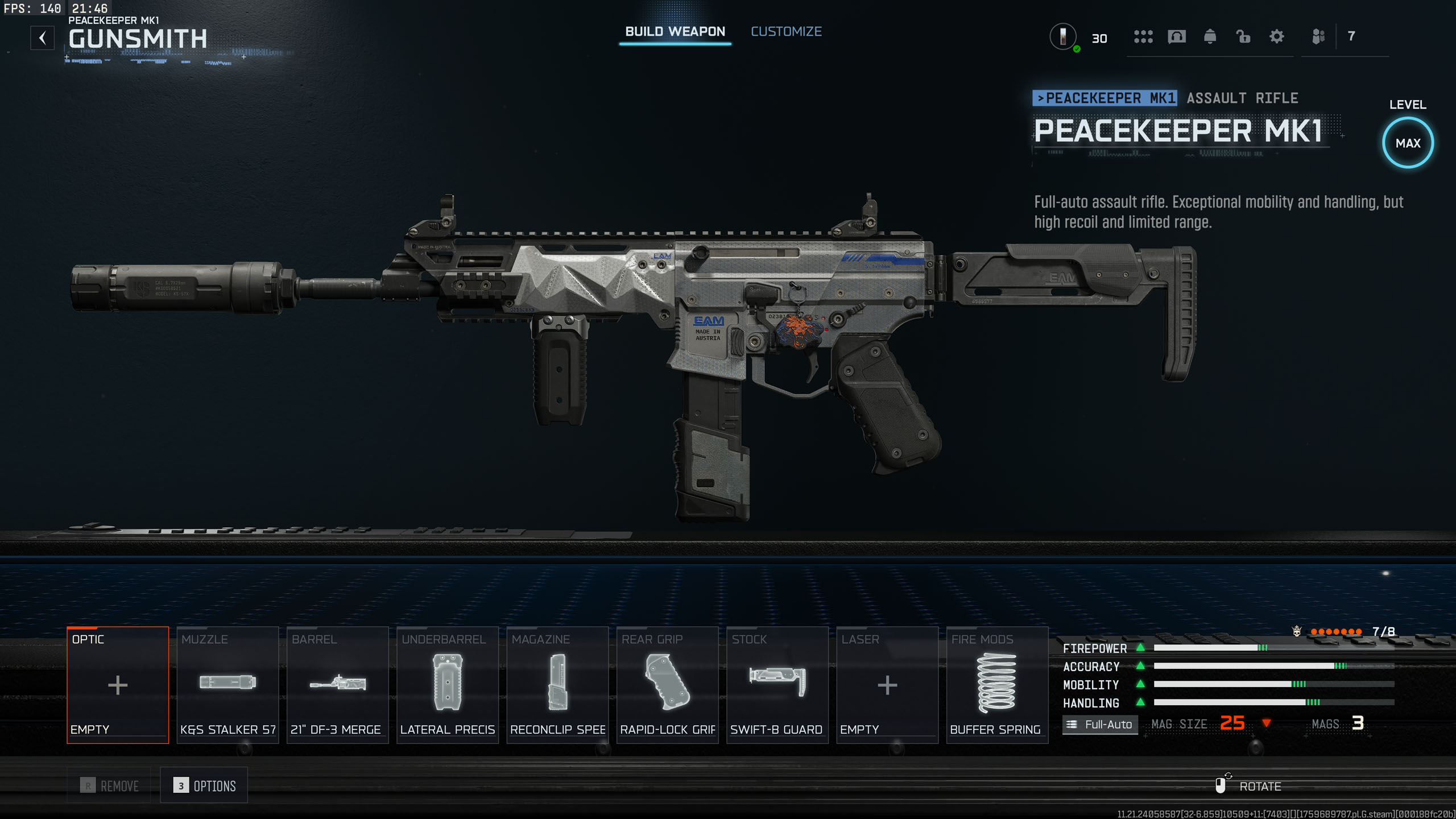1456x819 pixels.
Task: Choose the Stock Swift-B Guard slot
Action: coord(777,685)
